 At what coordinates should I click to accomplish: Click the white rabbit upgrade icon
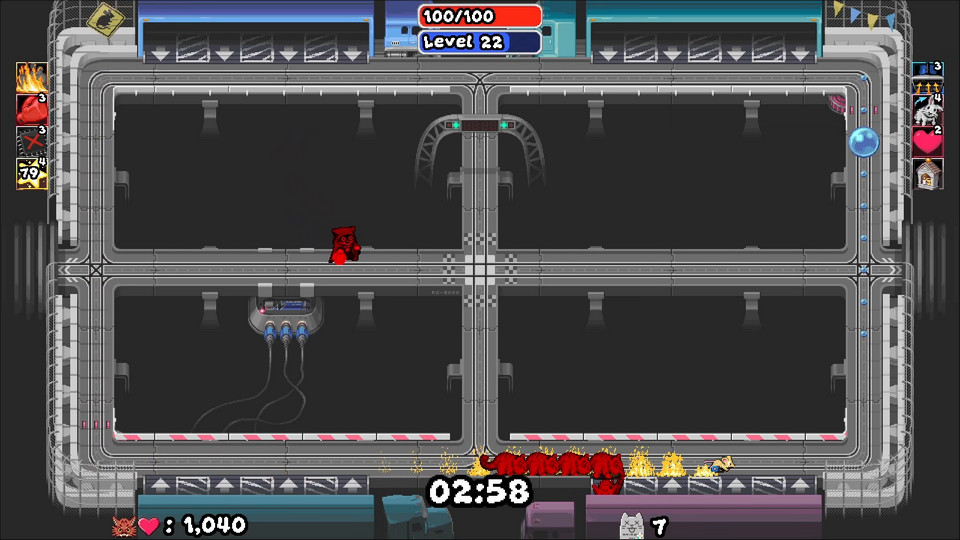[x=927, y=110]
